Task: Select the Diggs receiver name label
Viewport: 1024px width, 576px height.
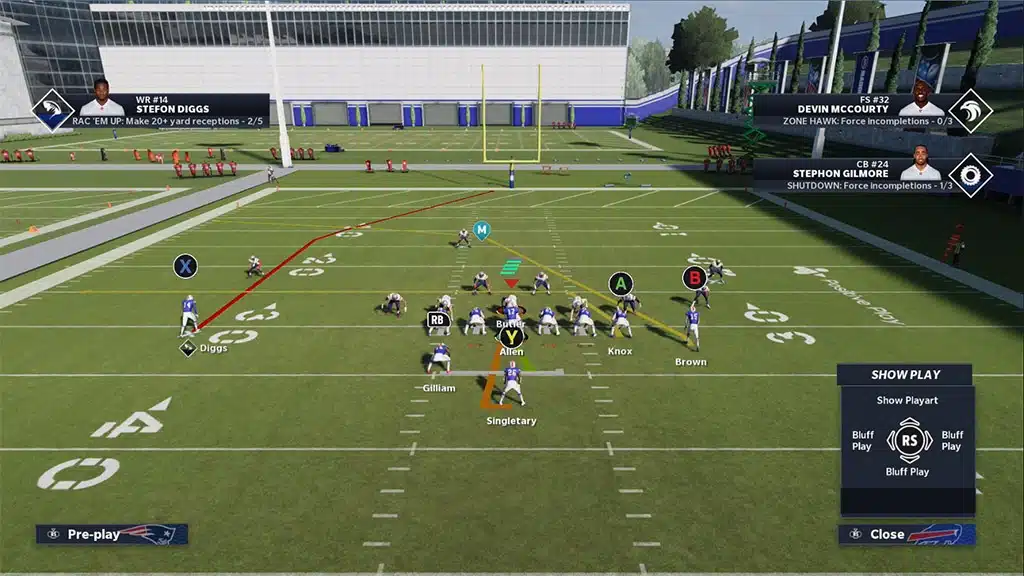Action: point(212,349)
